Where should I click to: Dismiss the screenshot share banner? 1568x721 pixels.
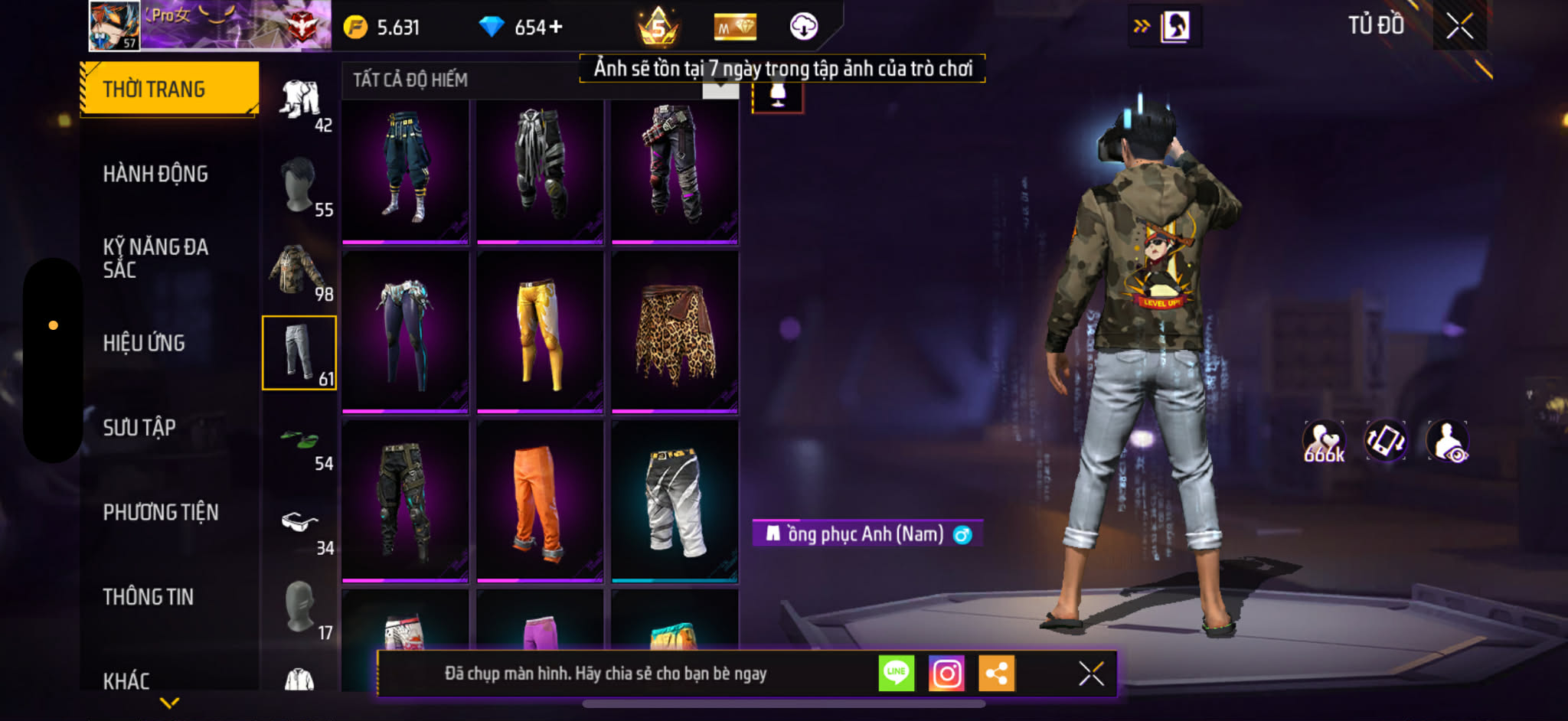(x=1091, y=674)
